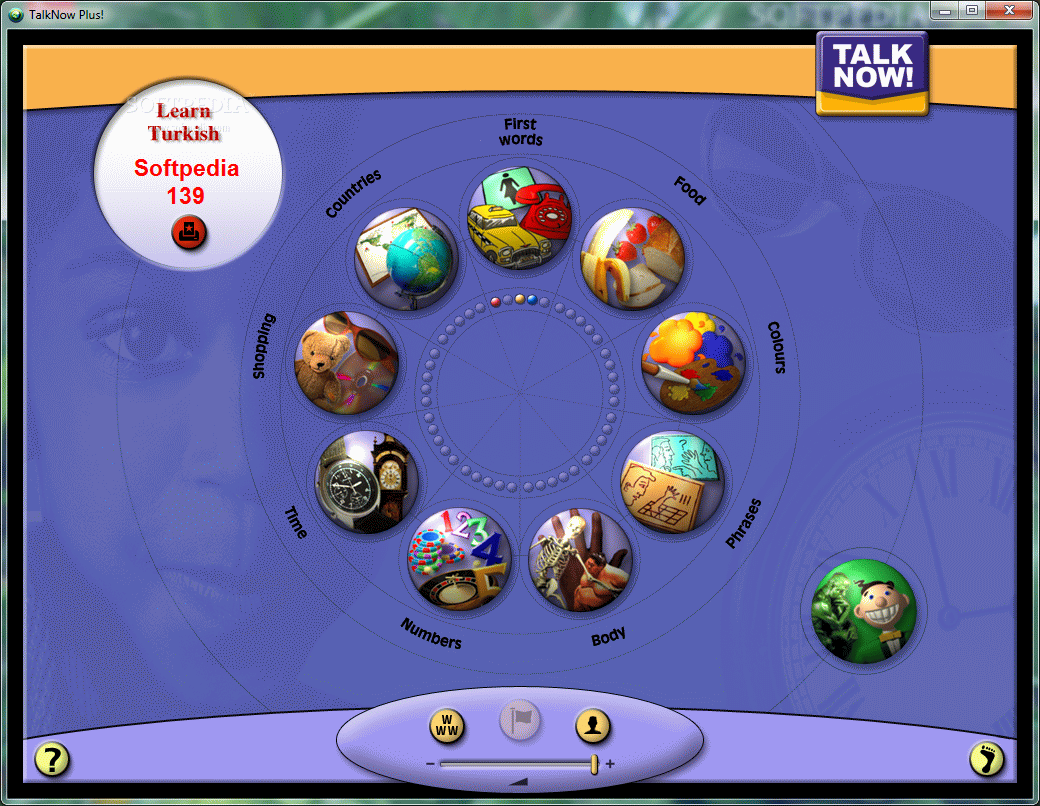The height and width of the screenshot is (806, 1040).
Task: Click the red print button
Action: pyautogui.click(x=187, y=234)
